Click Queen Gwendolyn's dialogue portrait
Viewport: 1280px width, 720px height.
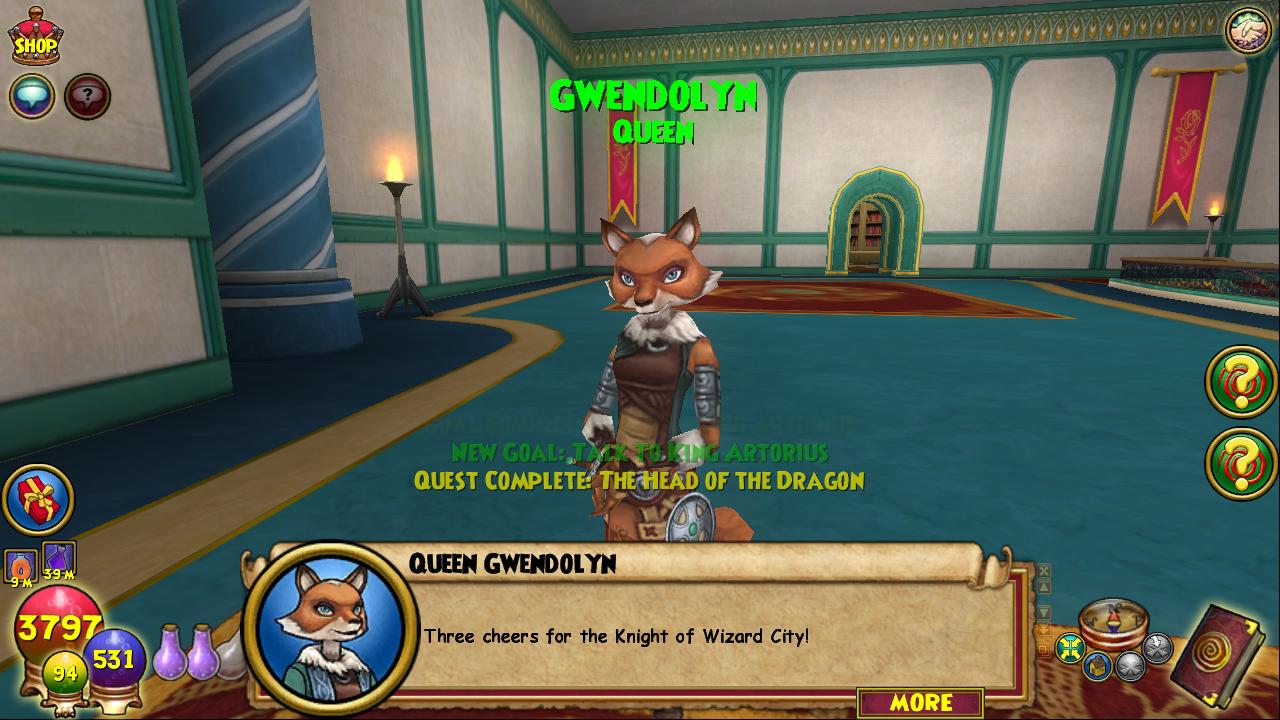tap(329, 628)
